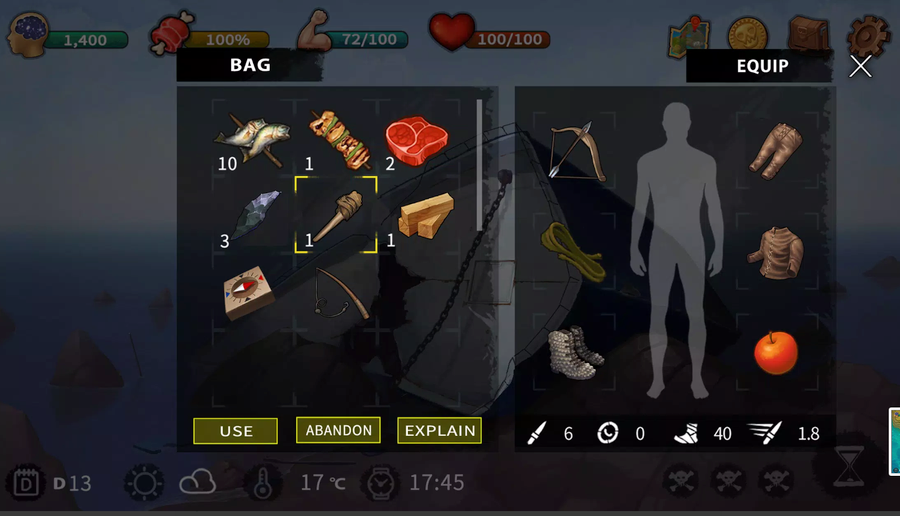Viewport: 900px width, 516px height.
Task: Click the USE button
Action: pyautogui.click(x=236, y=431)
